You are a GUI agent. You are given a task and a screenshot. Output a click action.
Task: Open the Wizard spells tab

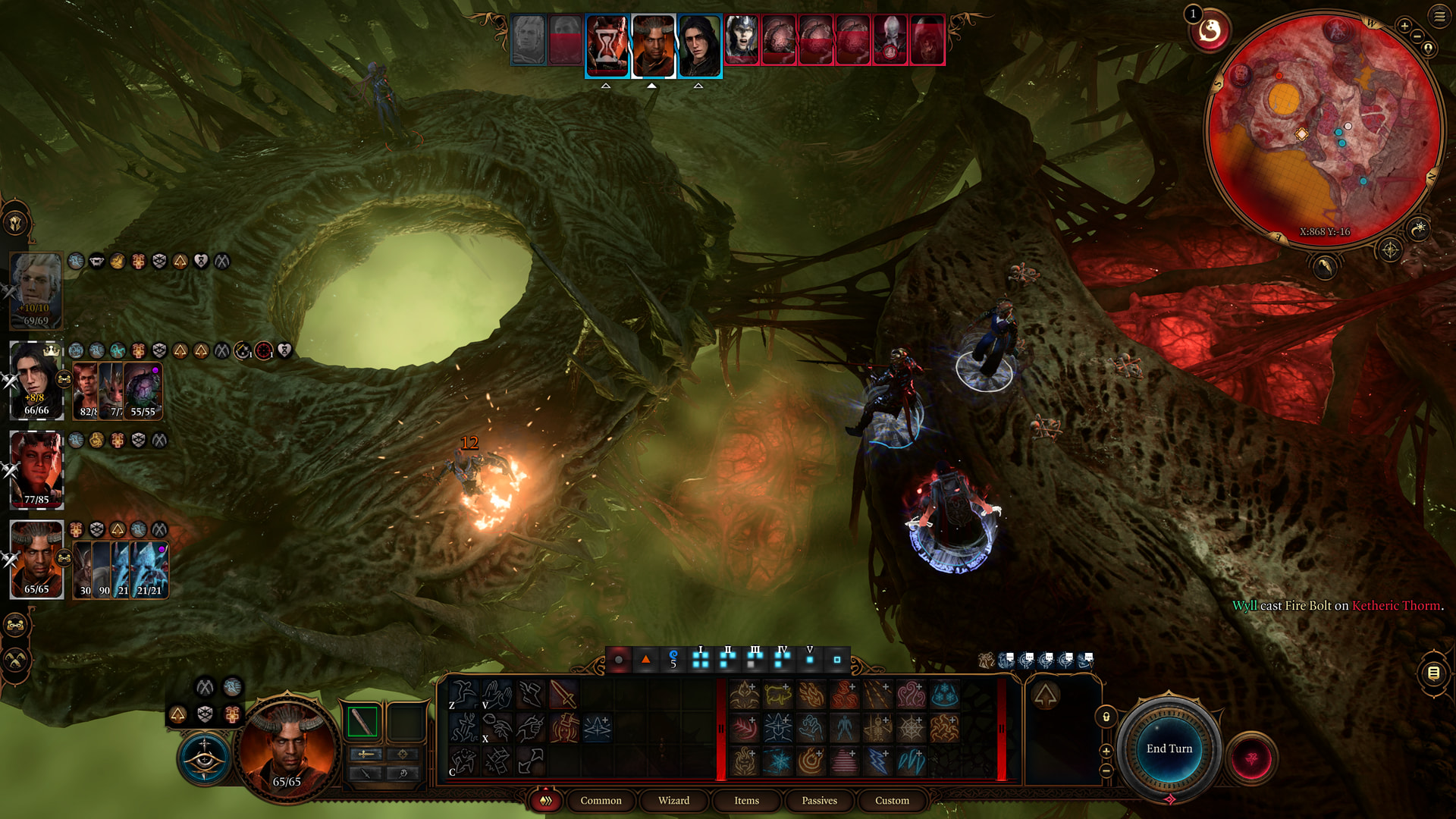pyautogui.click(x=673, y=800)
